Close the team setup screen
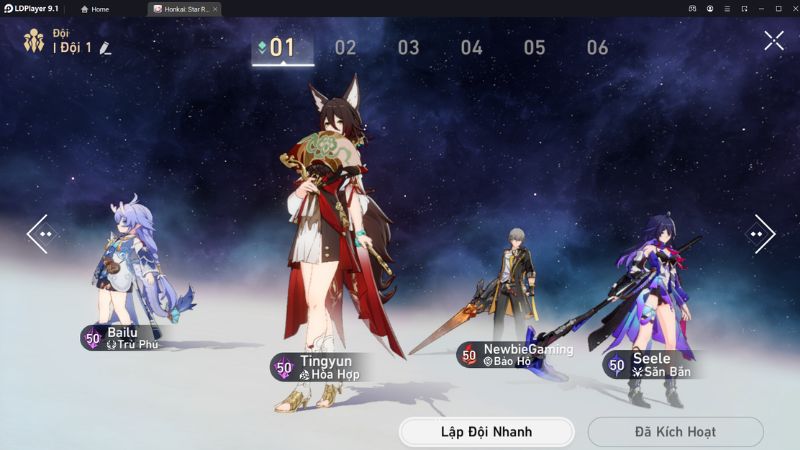 (774, 41)
